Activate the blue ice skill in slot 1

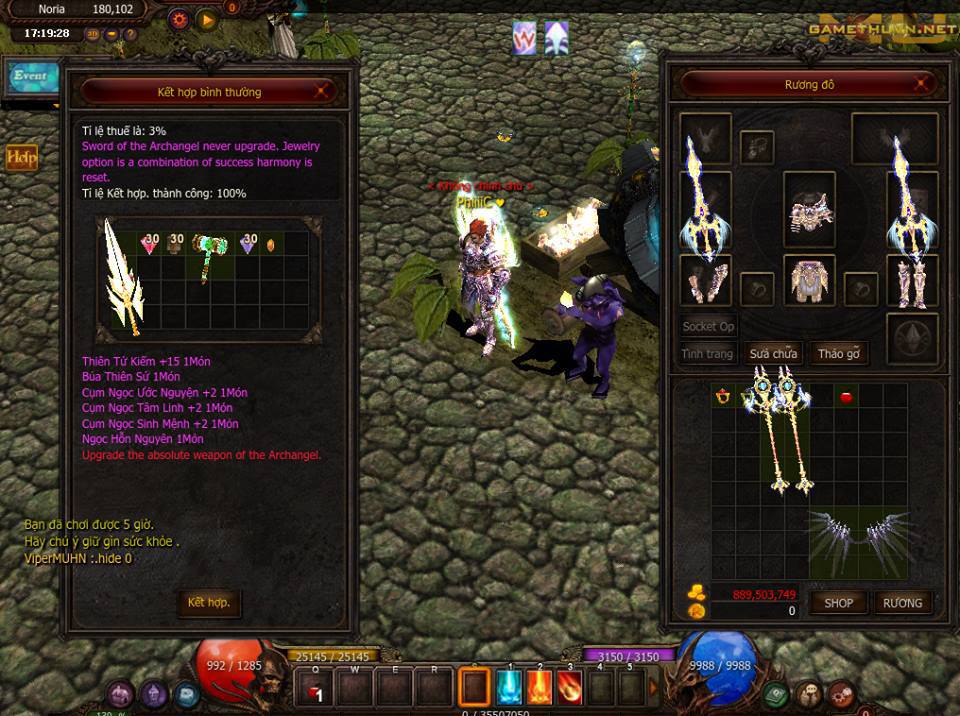510,688
